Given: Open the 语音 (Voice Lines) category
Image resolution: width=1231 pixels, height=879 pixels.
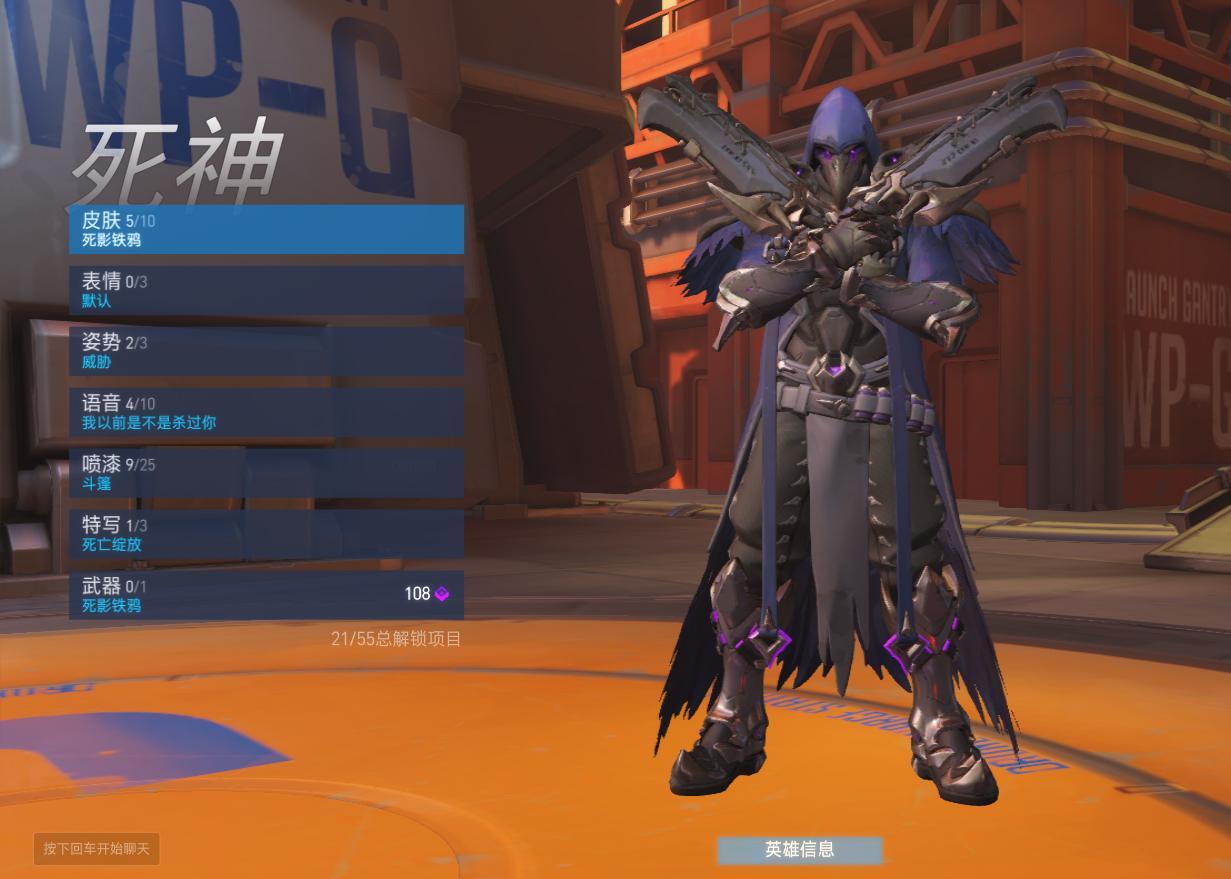Looking at the screenshot, I should [266, 412].
